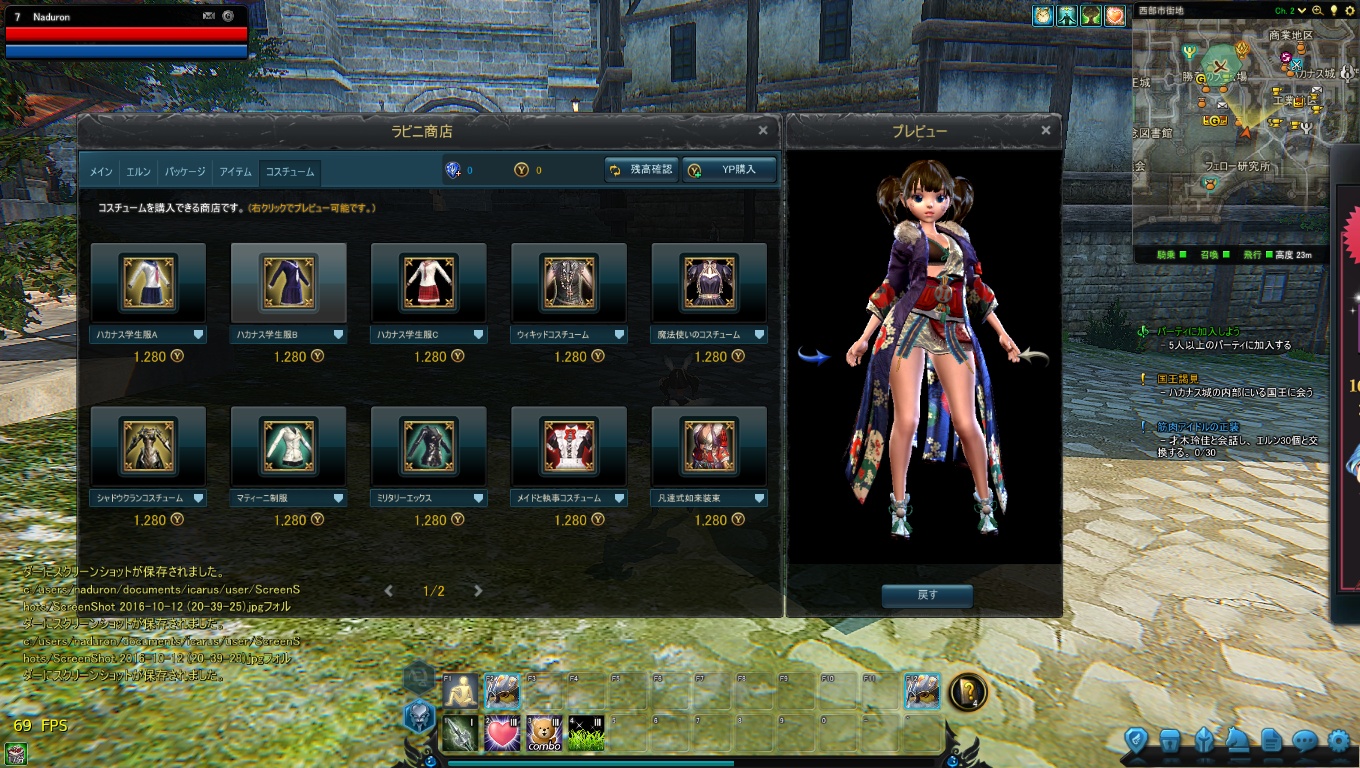Open the gear settings icon

click(x=1338, y=740)
